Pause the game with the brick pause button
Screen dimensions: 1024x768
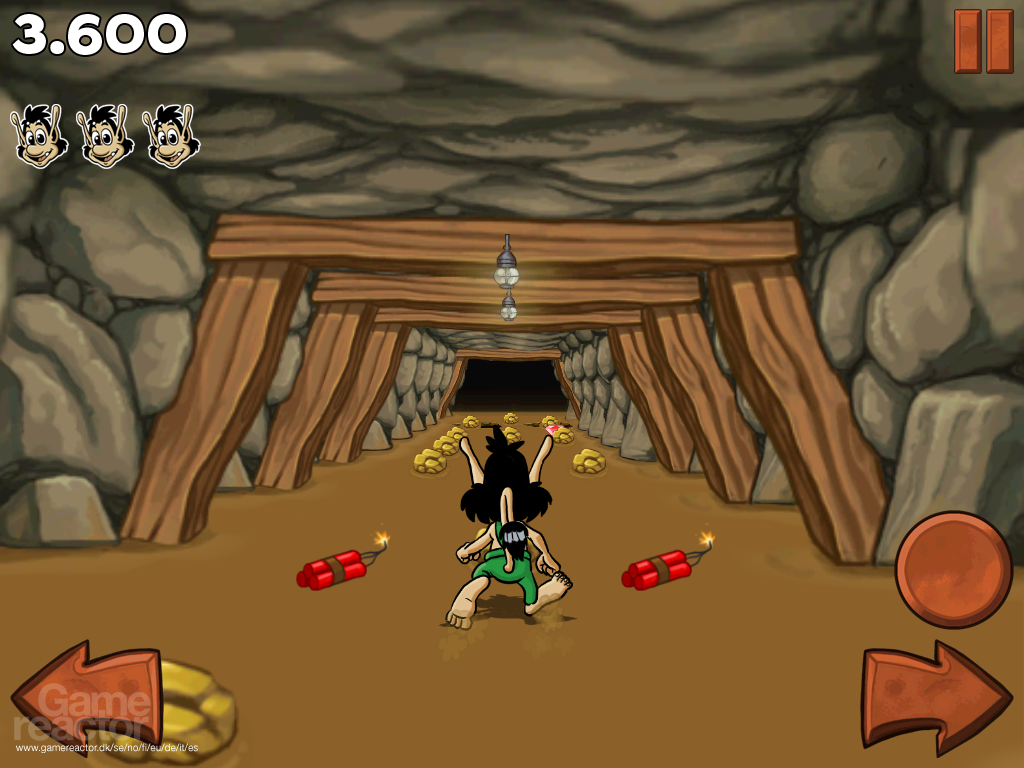pos(983,41)
